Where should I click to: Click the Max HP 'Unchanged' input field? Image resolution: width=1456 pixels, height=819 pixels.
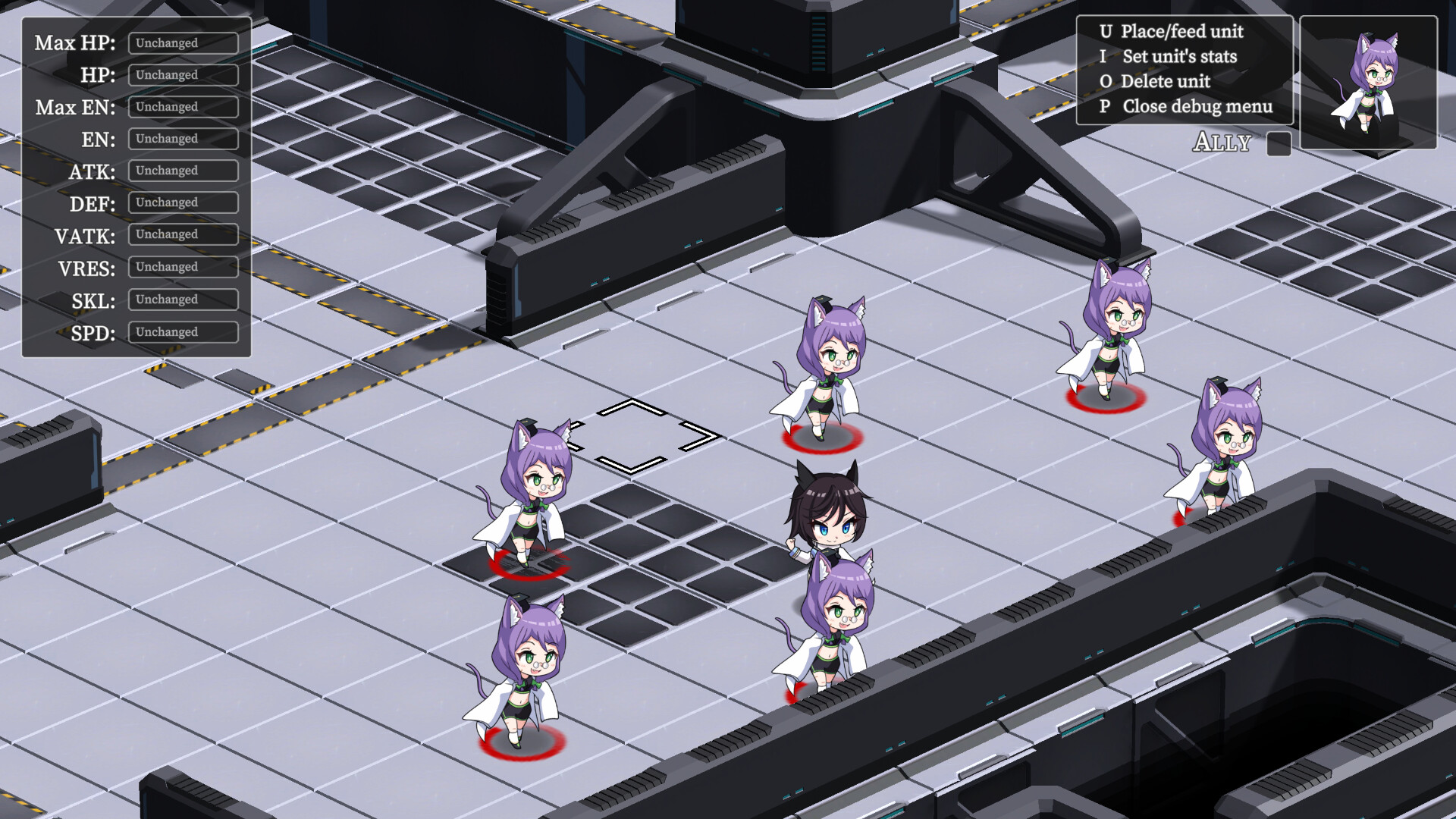[x=183, y=43]
